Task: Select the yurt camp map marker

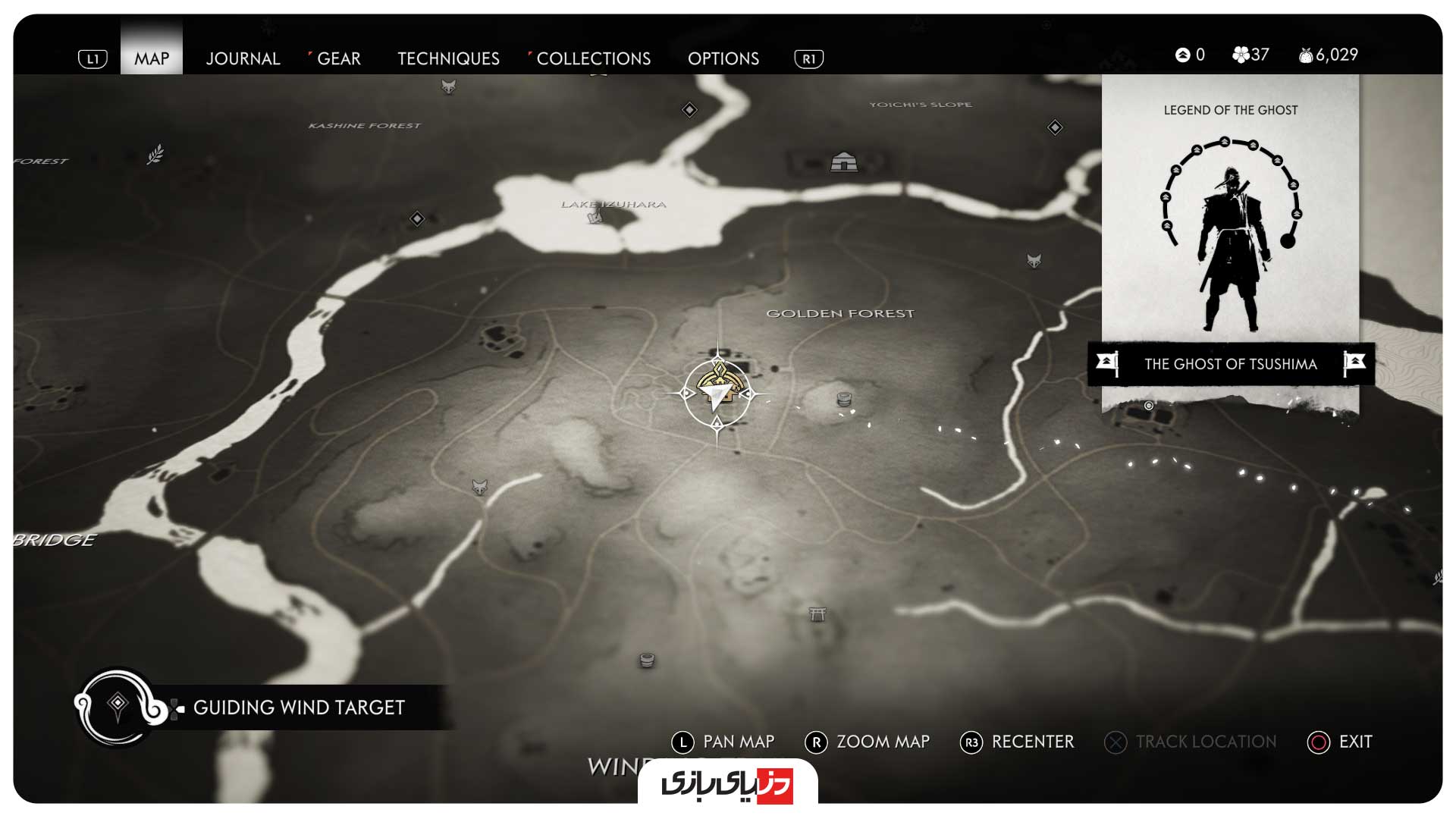Action: coord(843,162)
